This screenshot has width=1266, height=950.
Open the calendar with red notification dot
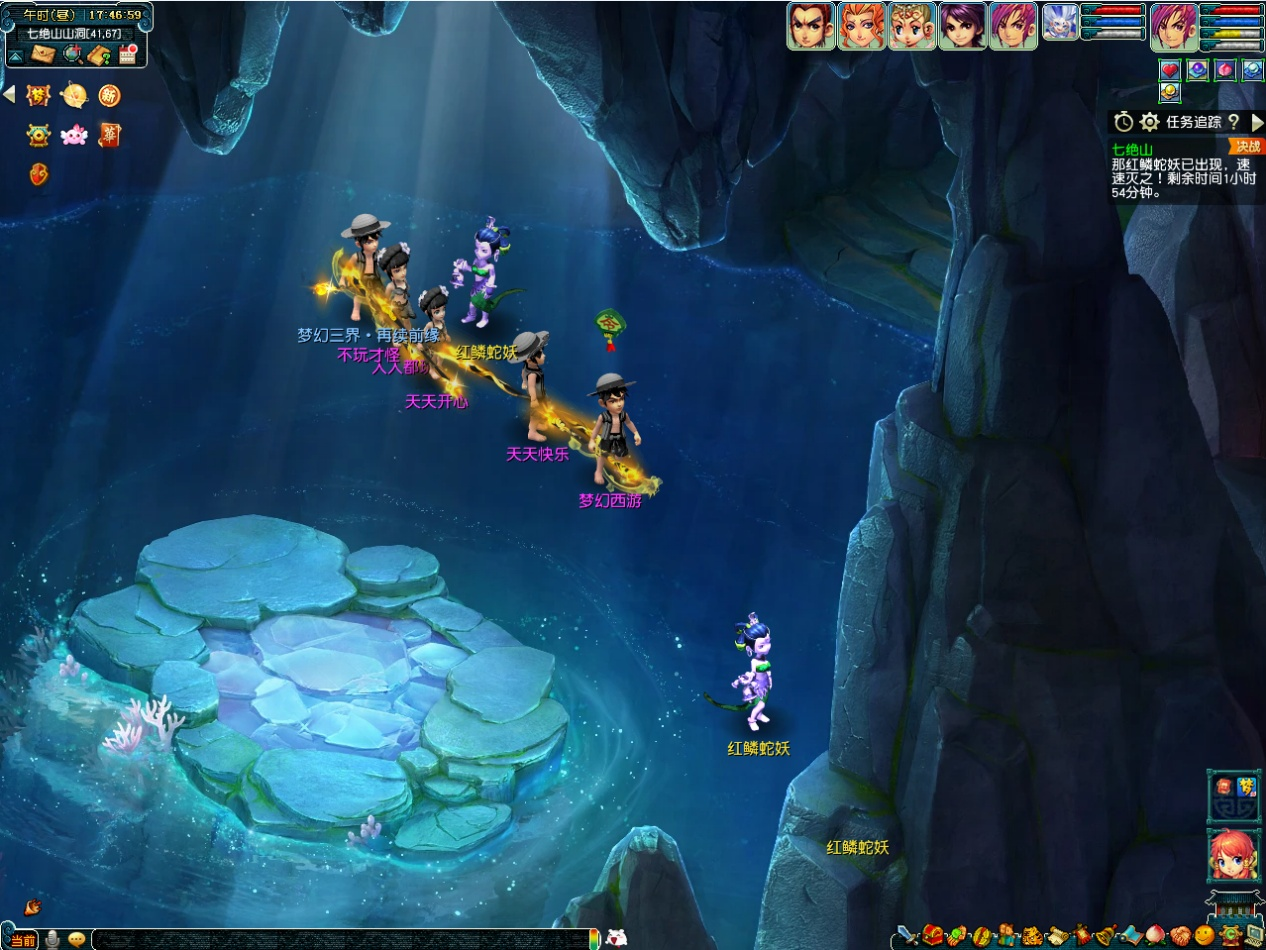click(x=128, y=55)
